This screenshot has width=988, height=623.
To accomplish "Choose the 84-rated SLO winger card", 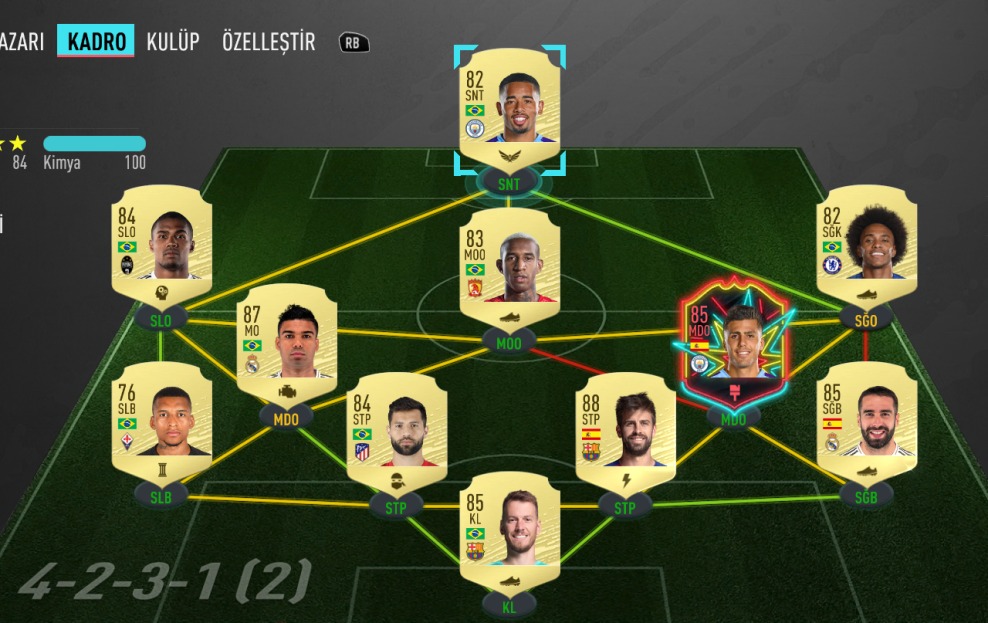I will 162,244.
